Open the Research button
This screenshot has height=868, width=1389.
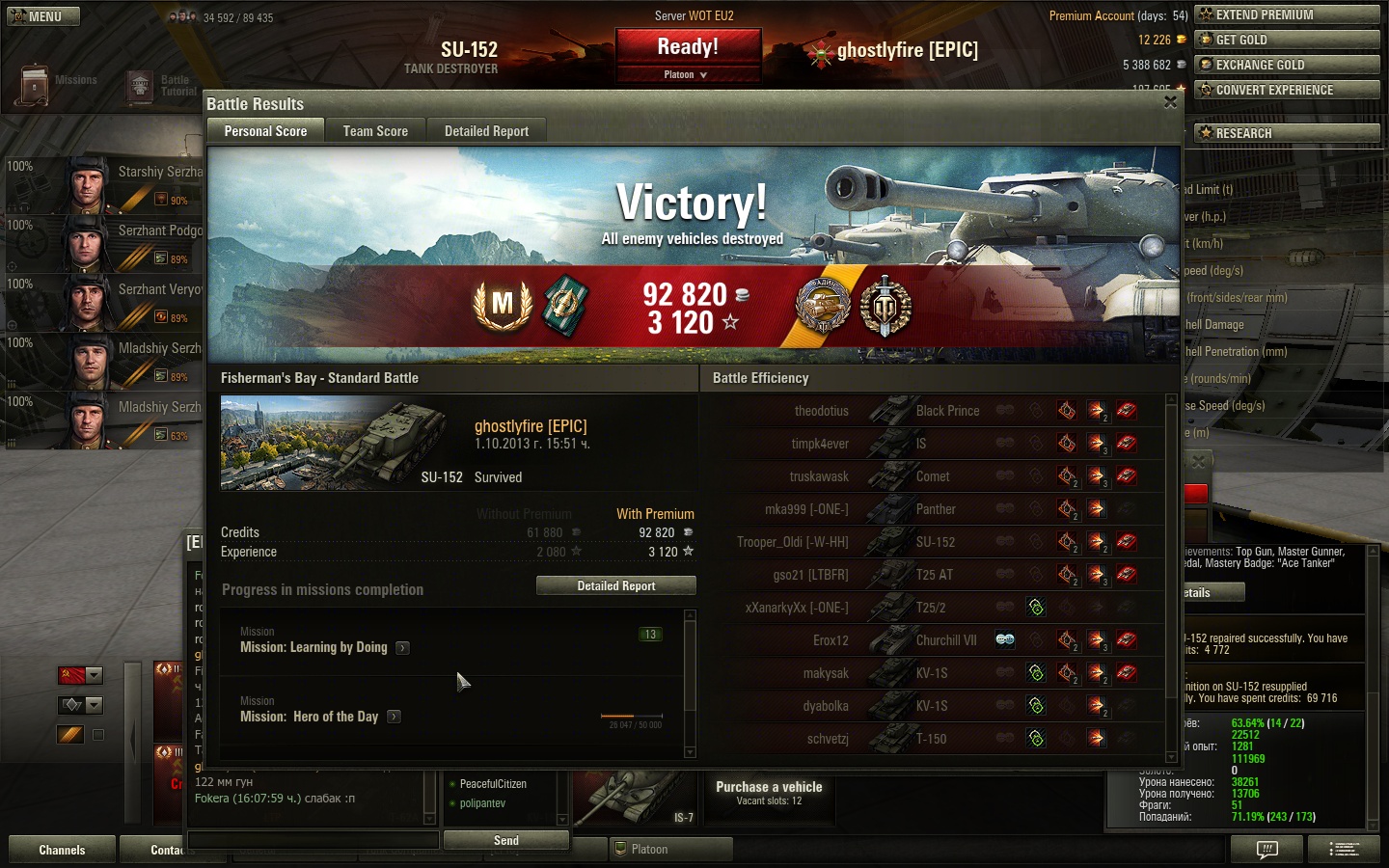(x=1287, y=133)
